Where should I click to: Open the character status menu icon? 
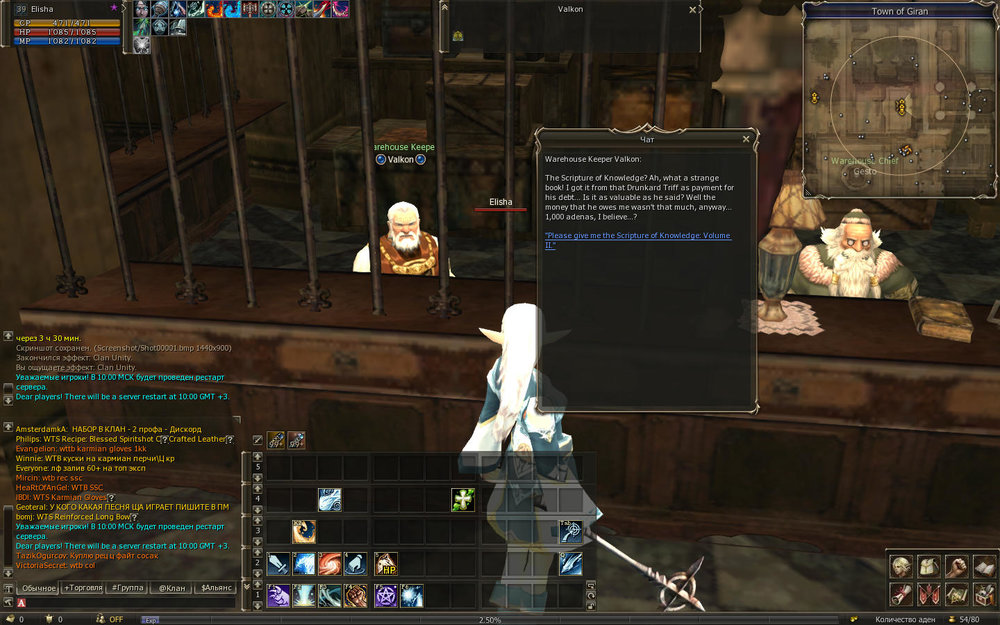pyautogui.click(x=902, y=567)
